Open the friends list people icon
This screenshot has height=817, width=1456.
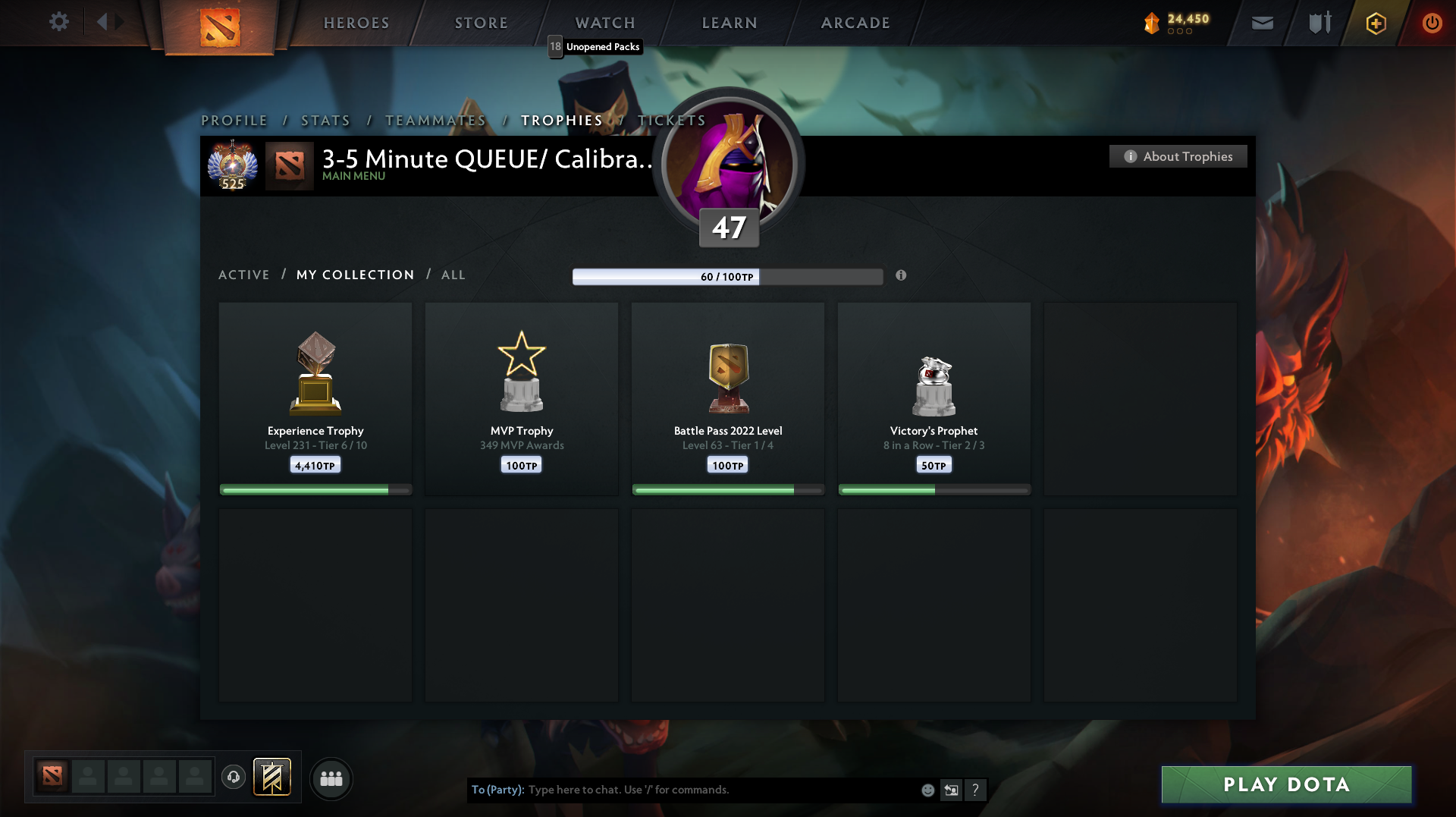pos(331,778)
